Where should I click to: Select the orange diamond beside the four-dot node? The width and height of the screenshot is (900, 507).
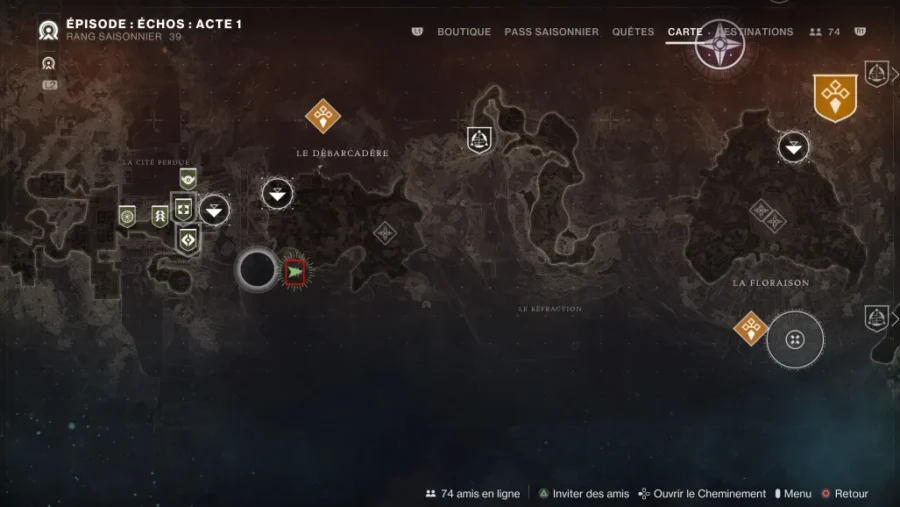750,327
